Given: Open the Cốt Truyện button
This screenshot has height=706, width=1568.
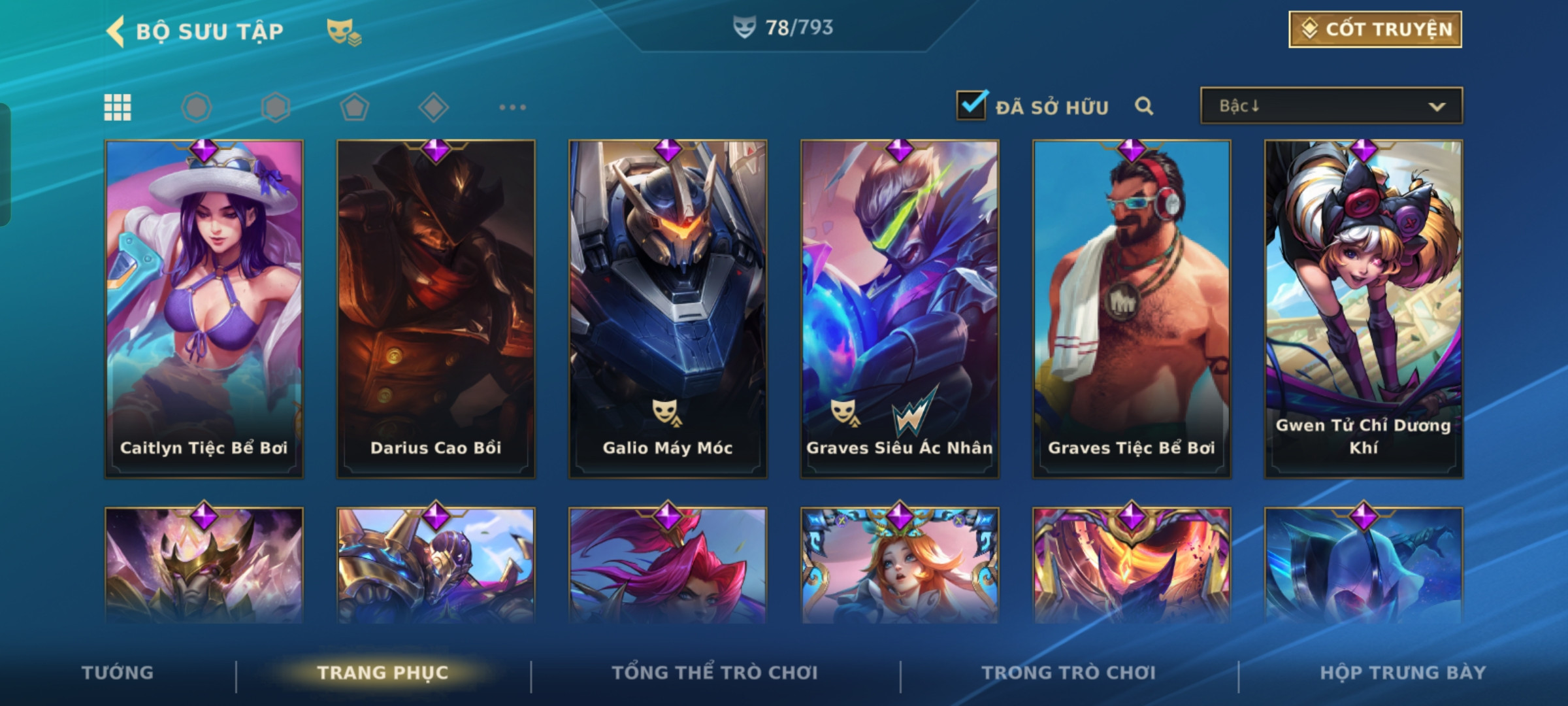Looking at the screenshot, I should pyautogui.click(x=1375, y=29).
